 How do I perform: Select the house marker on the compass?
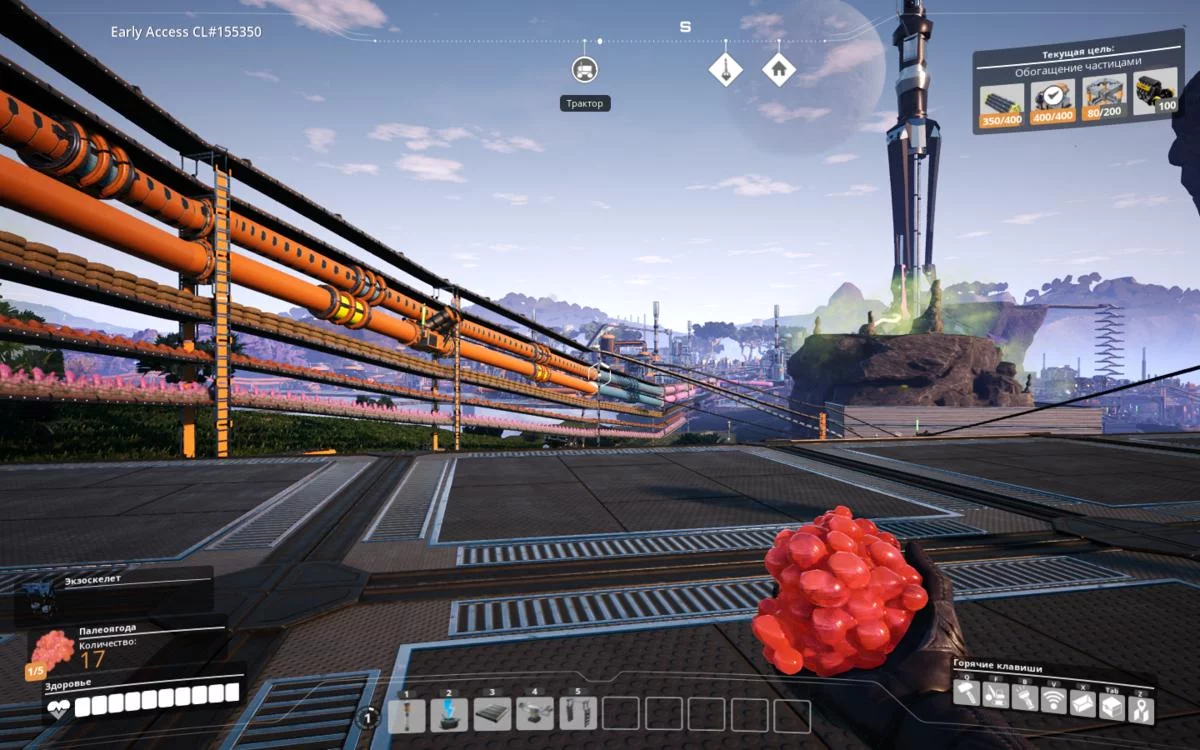click(x=778, y=69)
